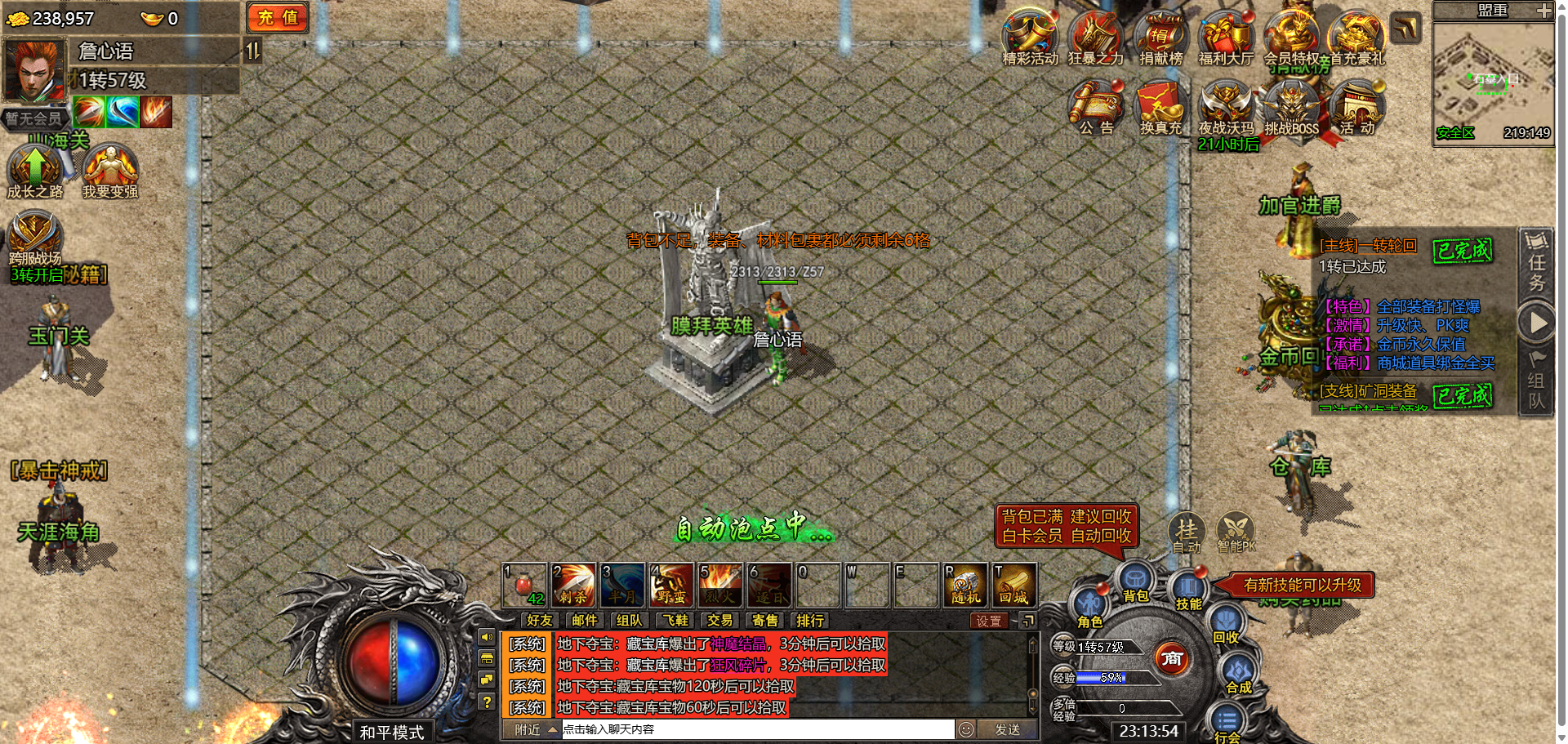Screen dimensions: 1568x744
Task: Send the chat message with 发送
Action: 1007,729
